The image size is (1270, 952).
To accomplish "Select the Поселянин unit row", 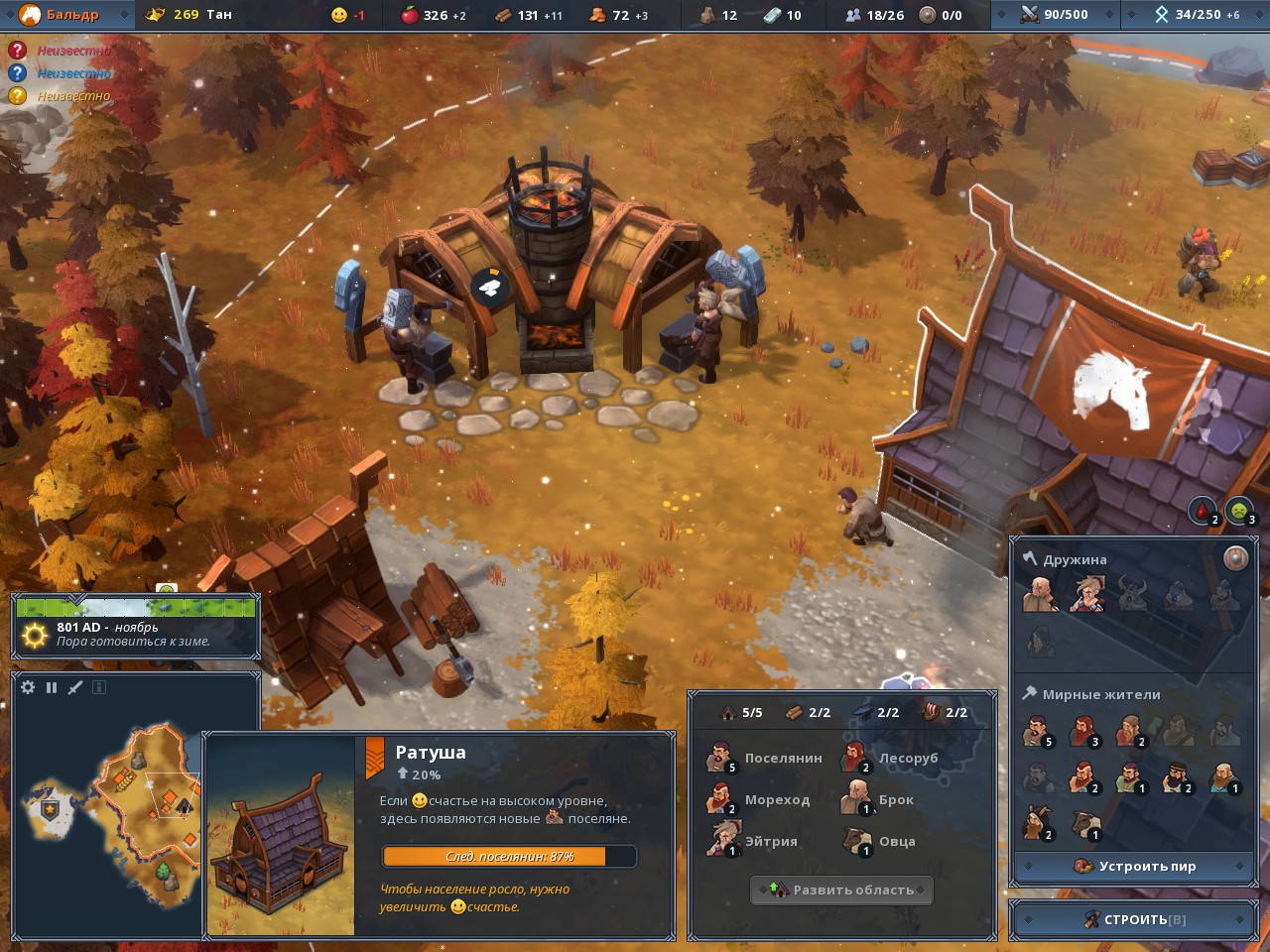I will pos(766,759).
